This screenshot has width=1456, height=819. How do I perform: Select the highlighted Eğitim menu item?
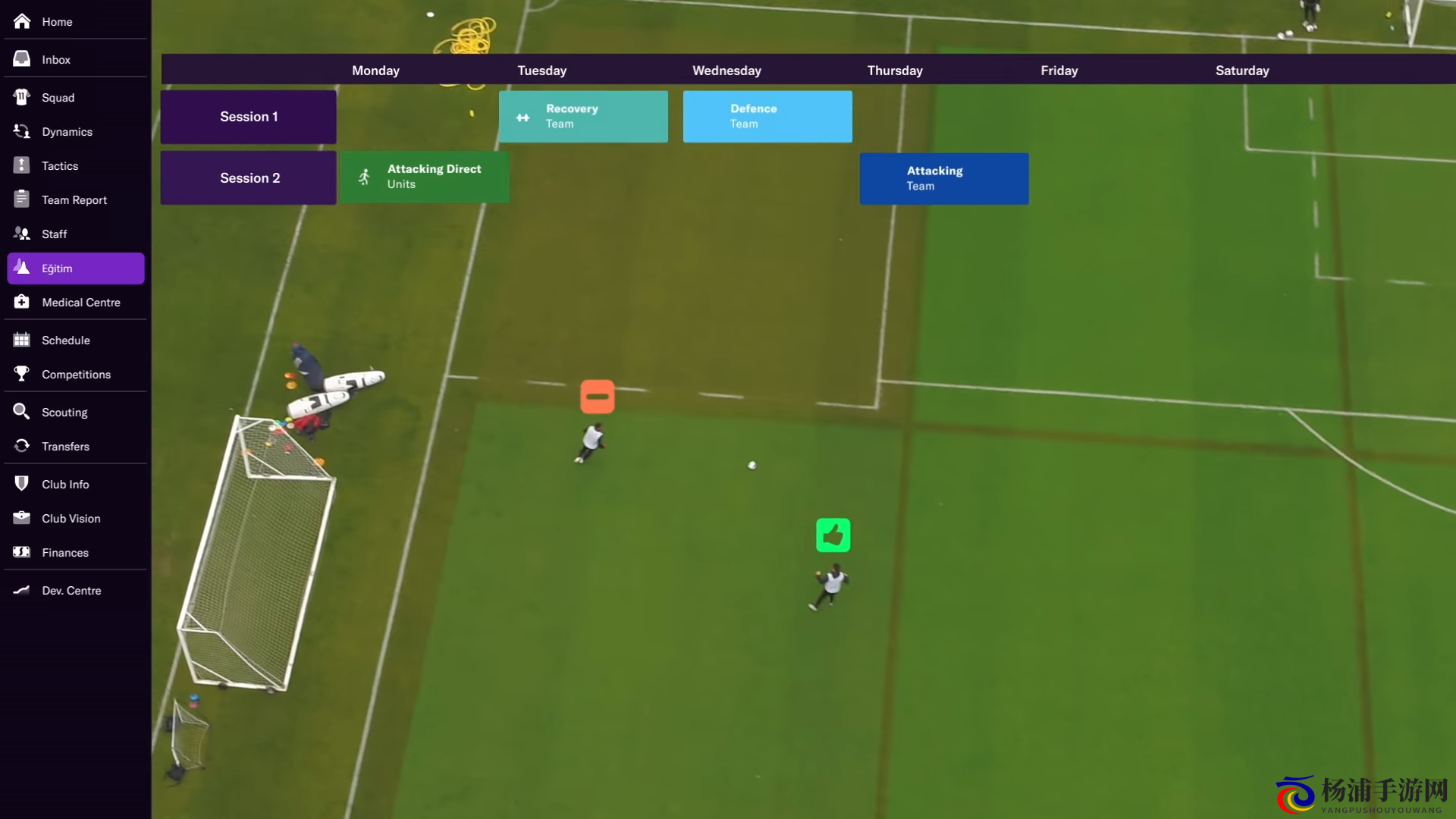[x=76, y=268]
